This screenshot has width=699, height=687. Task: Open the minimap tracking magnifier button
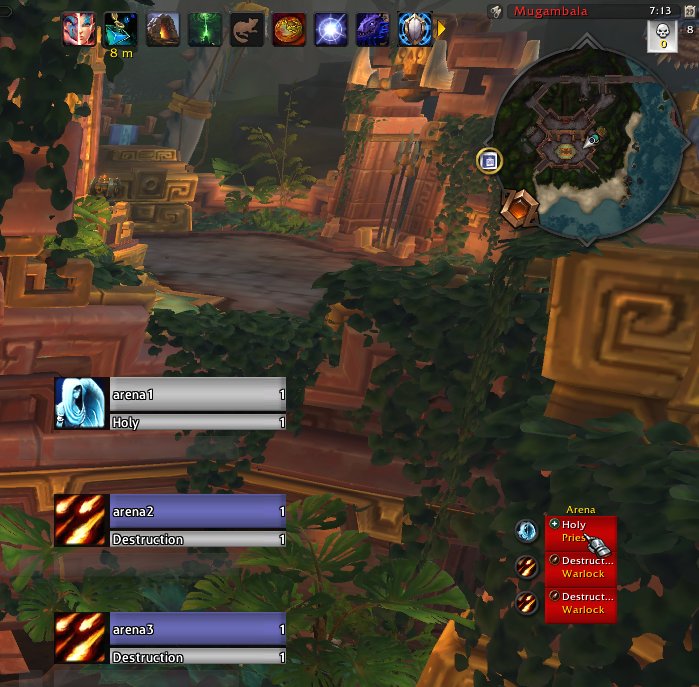tap(494, 11)
